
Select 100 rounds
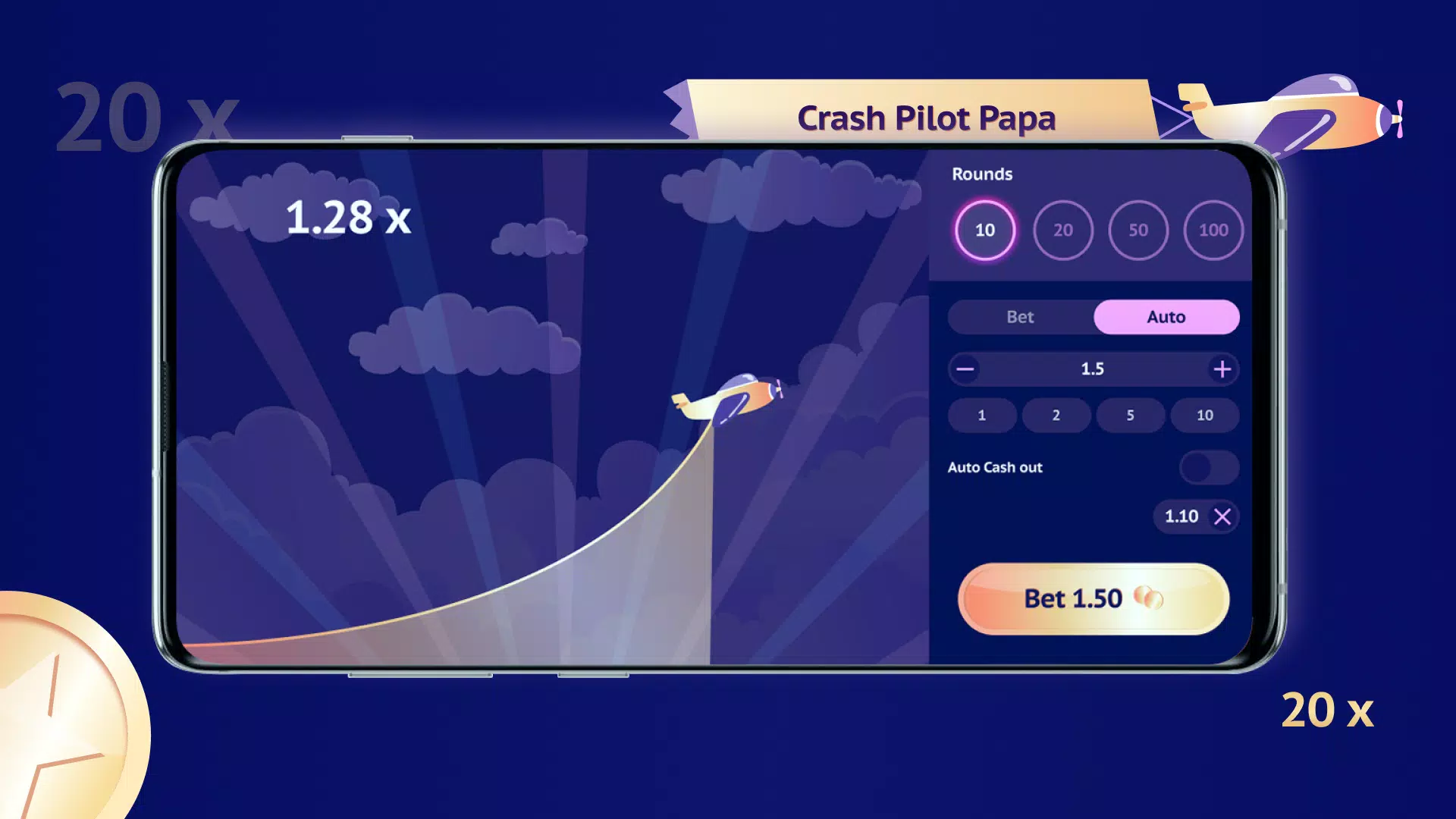tap(1214, 231)
